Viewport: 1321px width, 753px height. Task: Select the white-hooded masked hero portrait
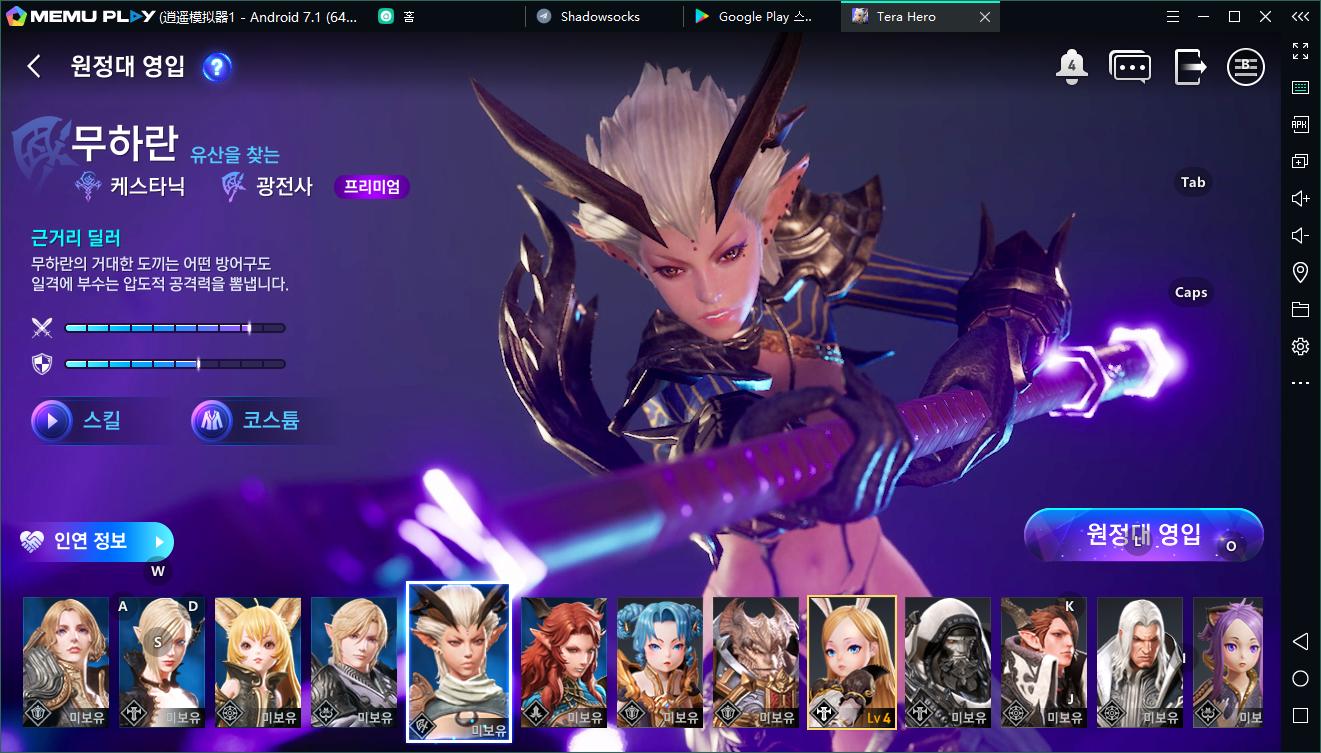(x=948, y=662)
